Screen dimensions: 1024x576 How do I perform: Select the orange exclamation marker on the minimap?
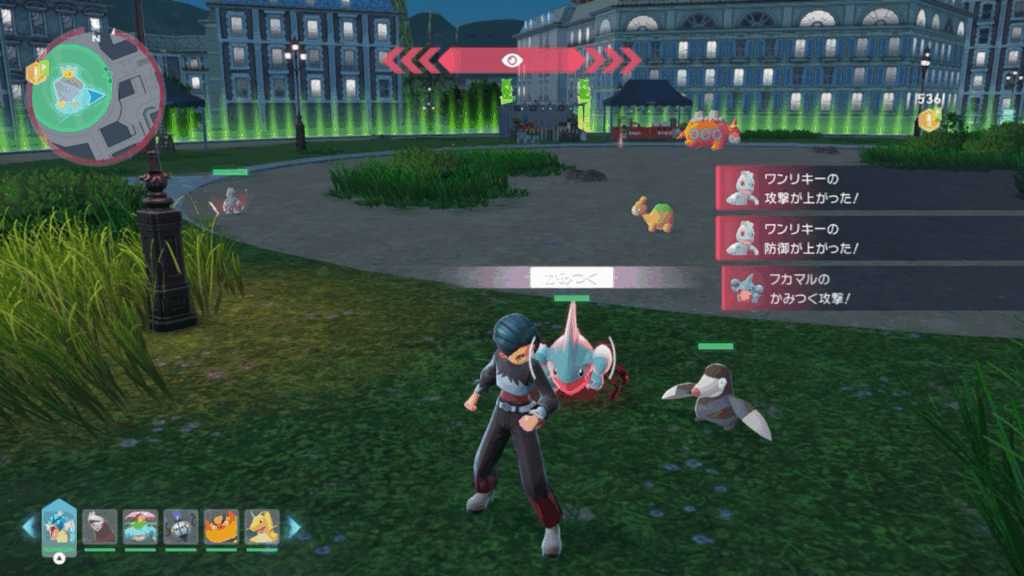(37, 71)
